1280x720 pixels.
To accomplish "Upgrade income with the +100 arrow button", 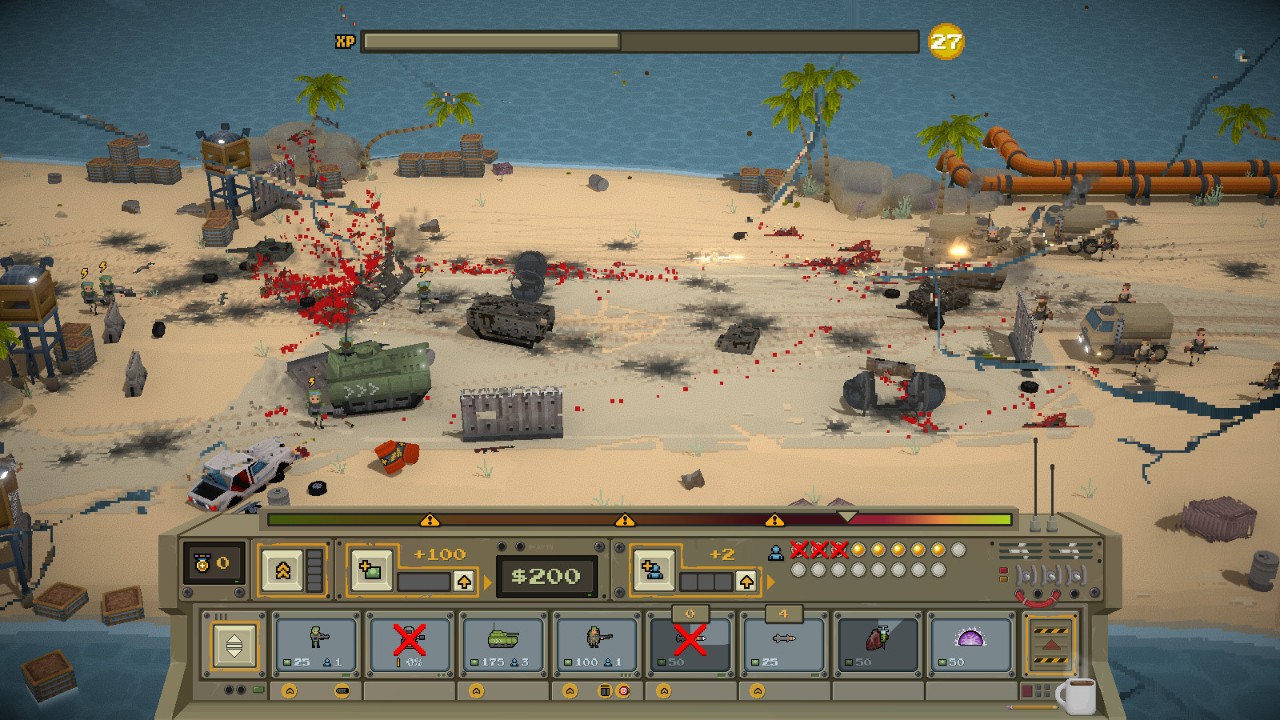I will click(x=464, y=581).
